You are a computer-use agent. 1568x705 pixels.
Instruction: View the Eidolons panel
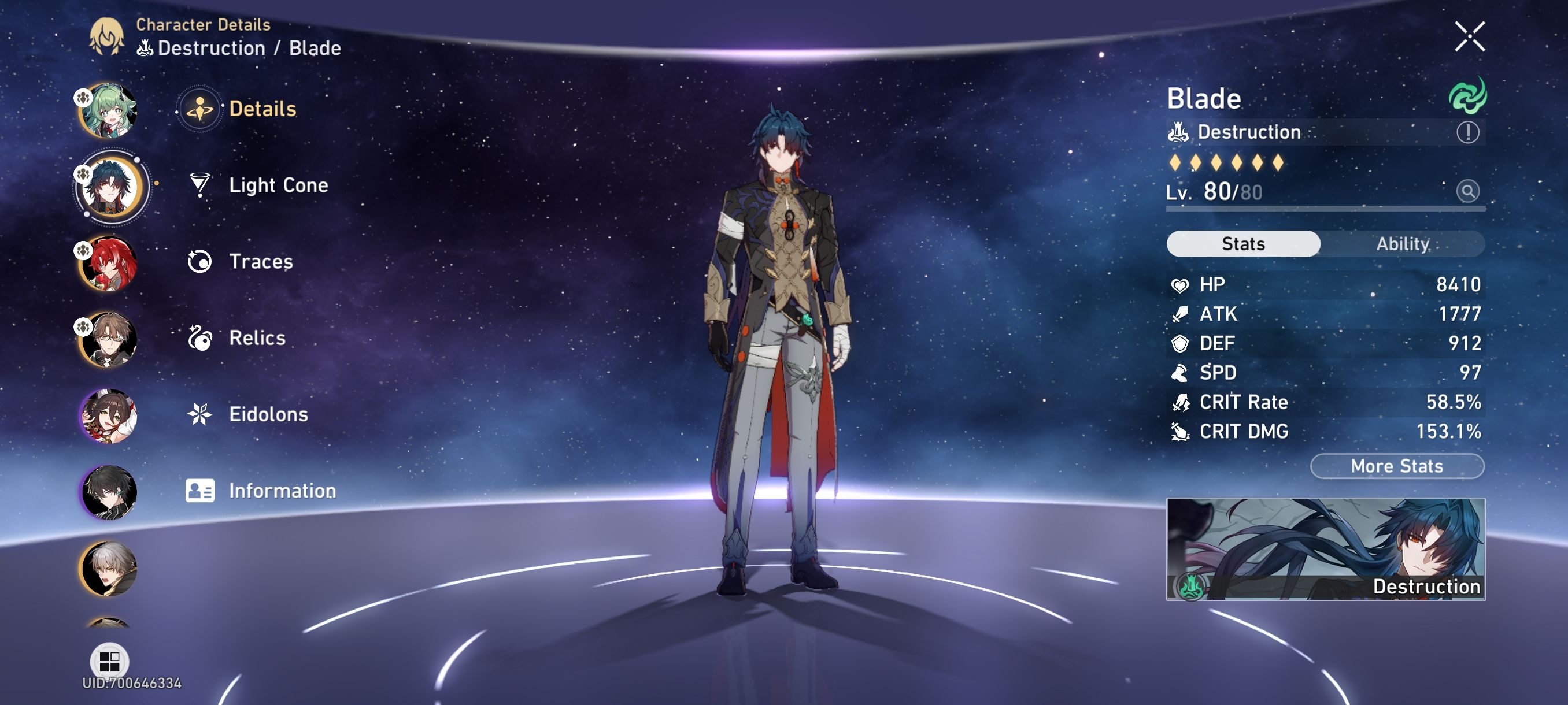click(268, 415)
